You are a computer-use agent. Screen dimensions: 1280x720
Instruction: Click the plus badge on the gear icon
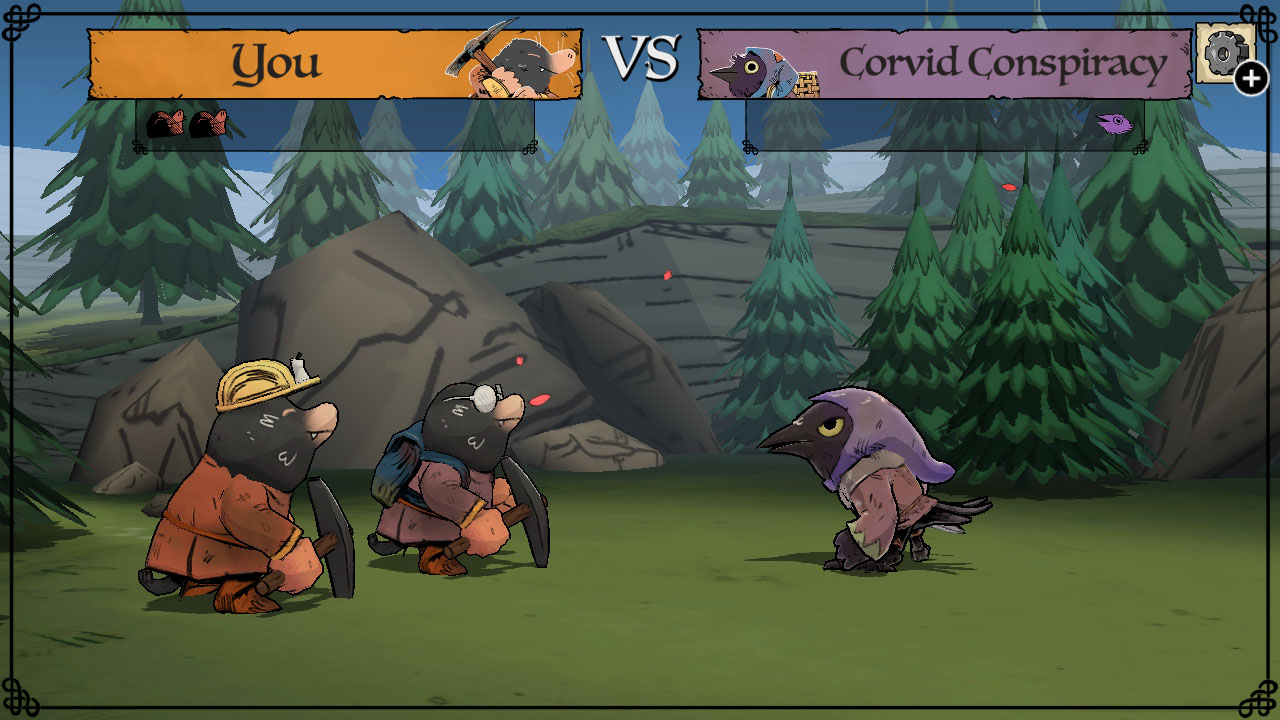tap(1251, 76)
